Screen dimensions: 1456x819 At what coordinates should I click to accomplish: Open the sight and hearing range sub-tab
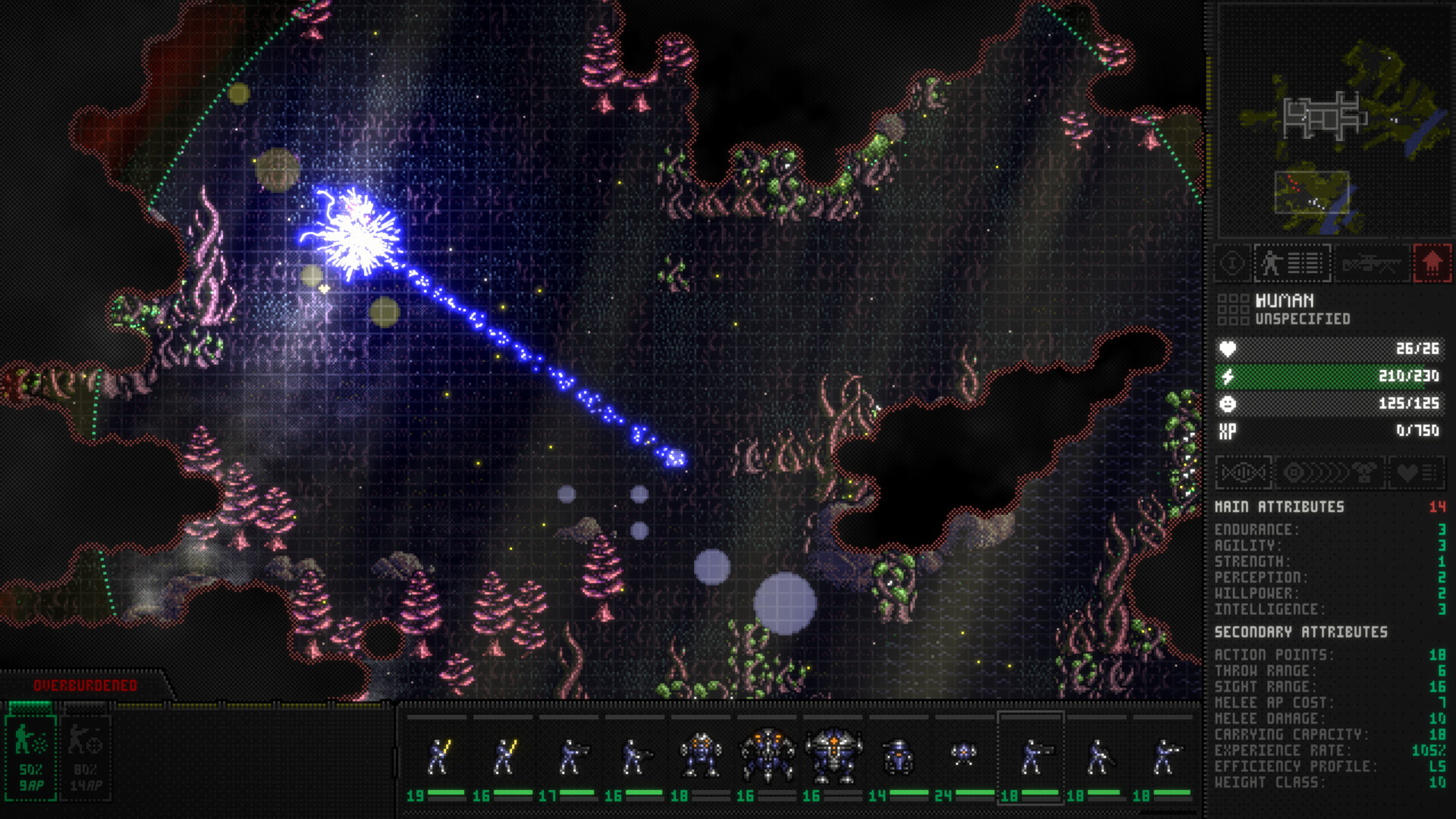[x=1330, y=473]
